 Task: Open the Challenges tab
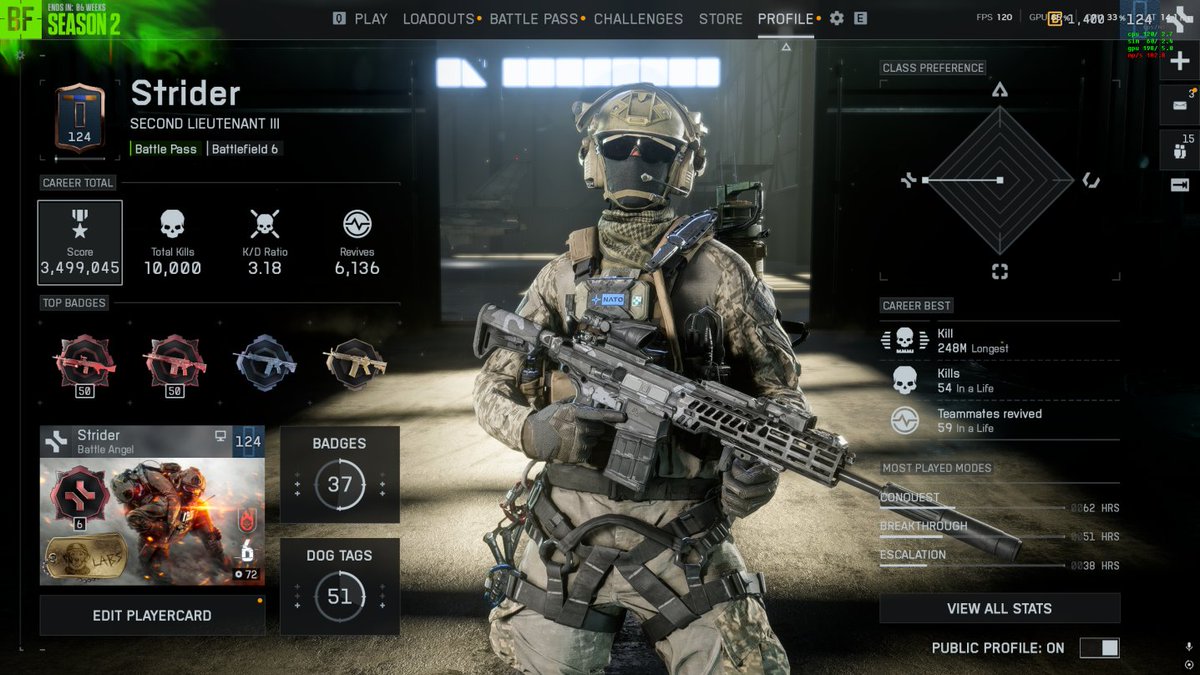click(x=638, y=19)
